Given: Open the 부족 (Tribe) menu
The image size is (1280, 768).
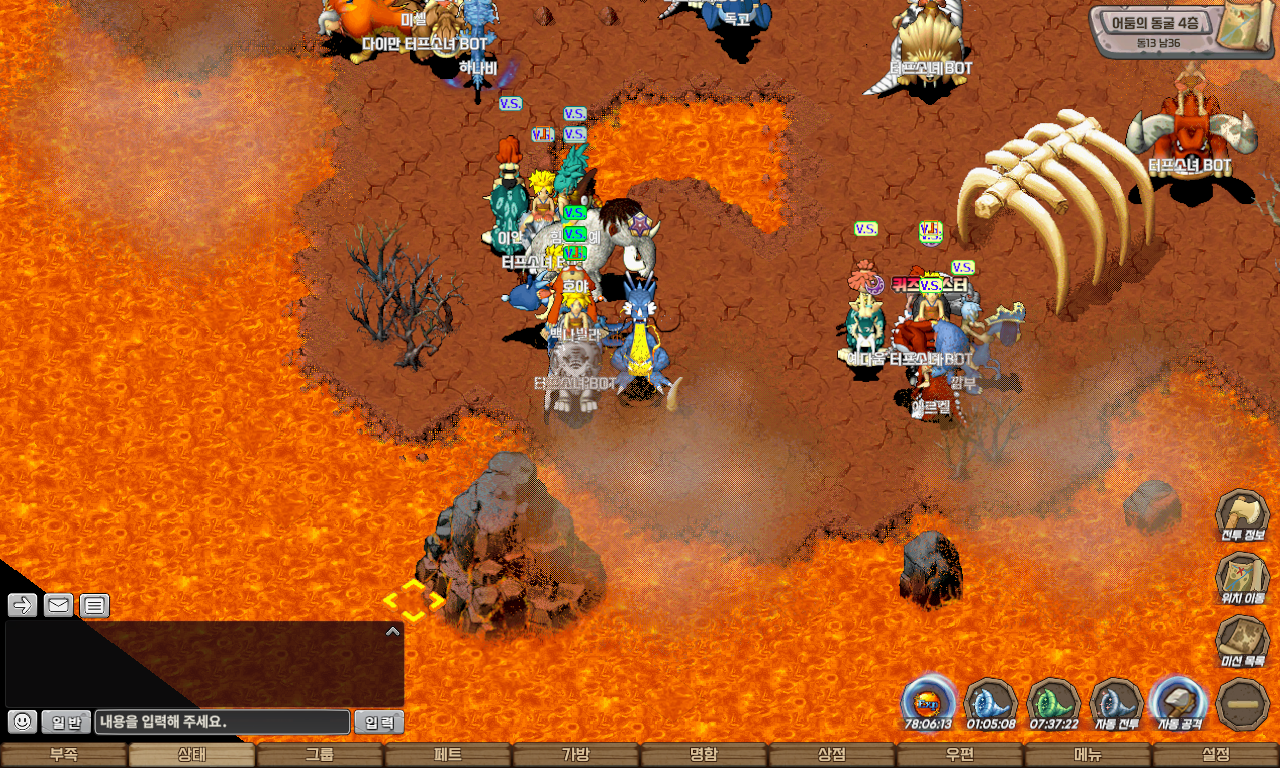Looking at the screenshot, I should (x=64, y=755).
